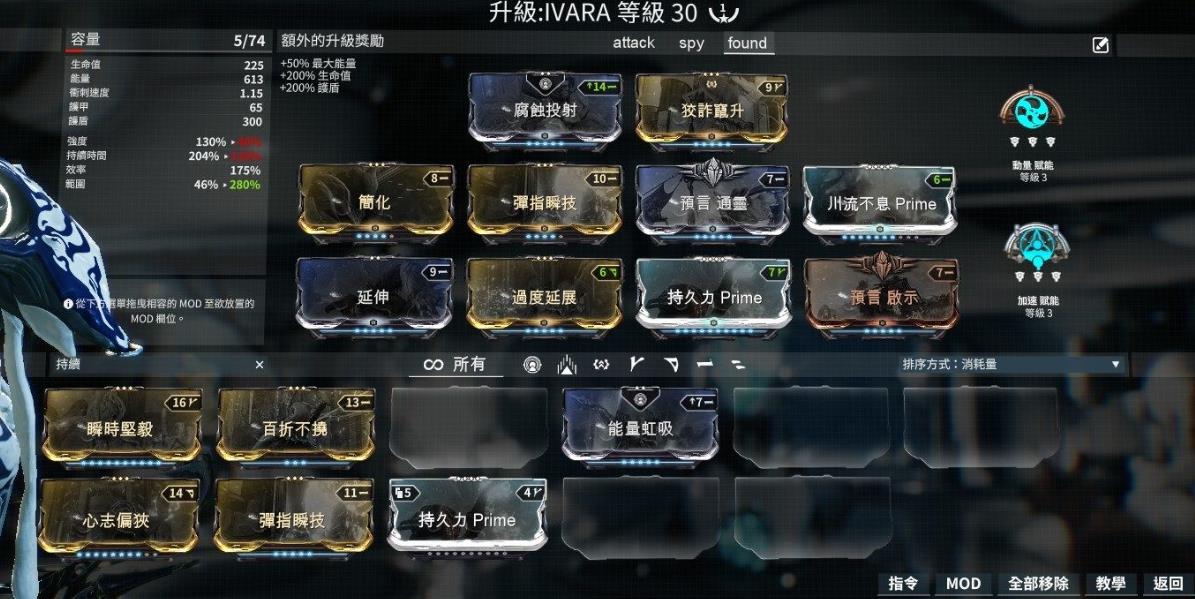Screen dimensions: 1195x599
Task: Click the 全部移除 button
Action: point(1038,584)
